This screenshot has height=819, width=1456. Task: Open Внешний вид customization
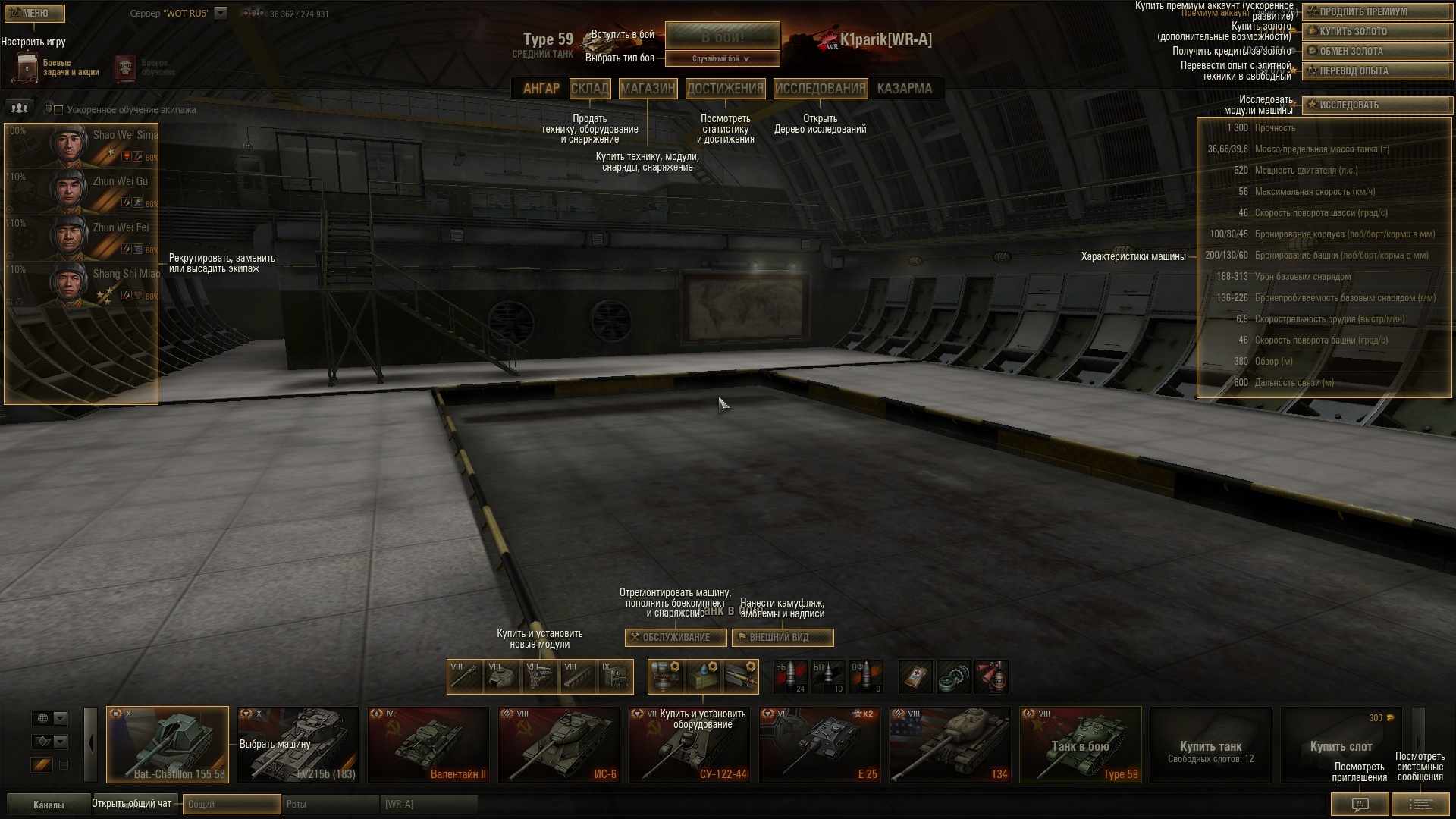(x=782, y=637)
